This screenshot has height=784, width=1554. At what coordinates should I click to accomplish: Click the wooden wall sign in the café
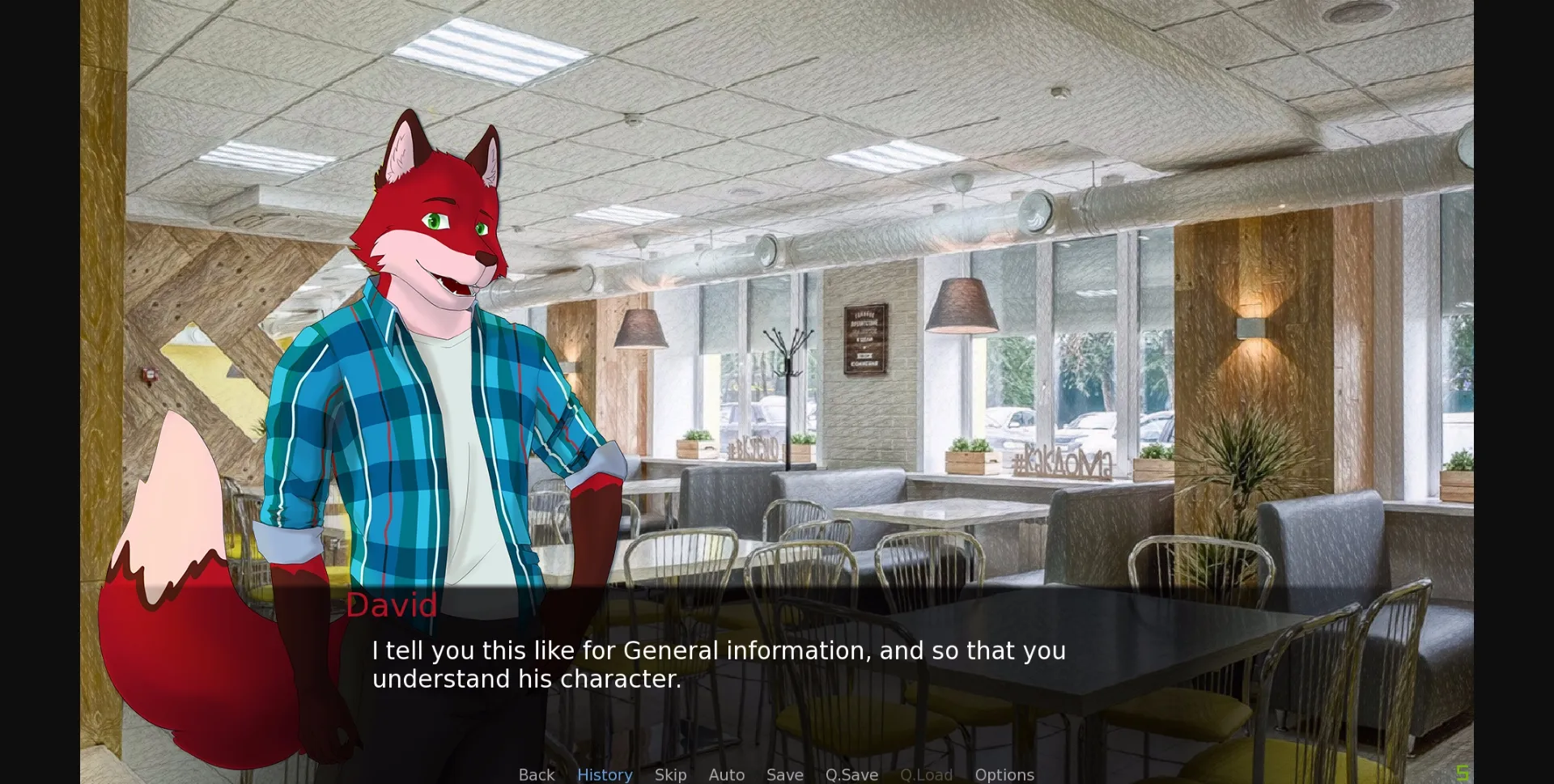(865, 340)
